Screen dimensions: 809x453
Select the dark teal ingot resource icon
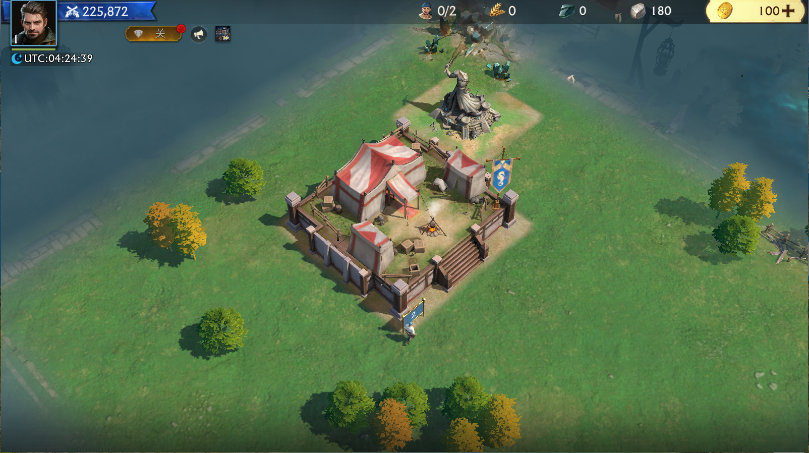pyautogui.click(x=566, y=11)
